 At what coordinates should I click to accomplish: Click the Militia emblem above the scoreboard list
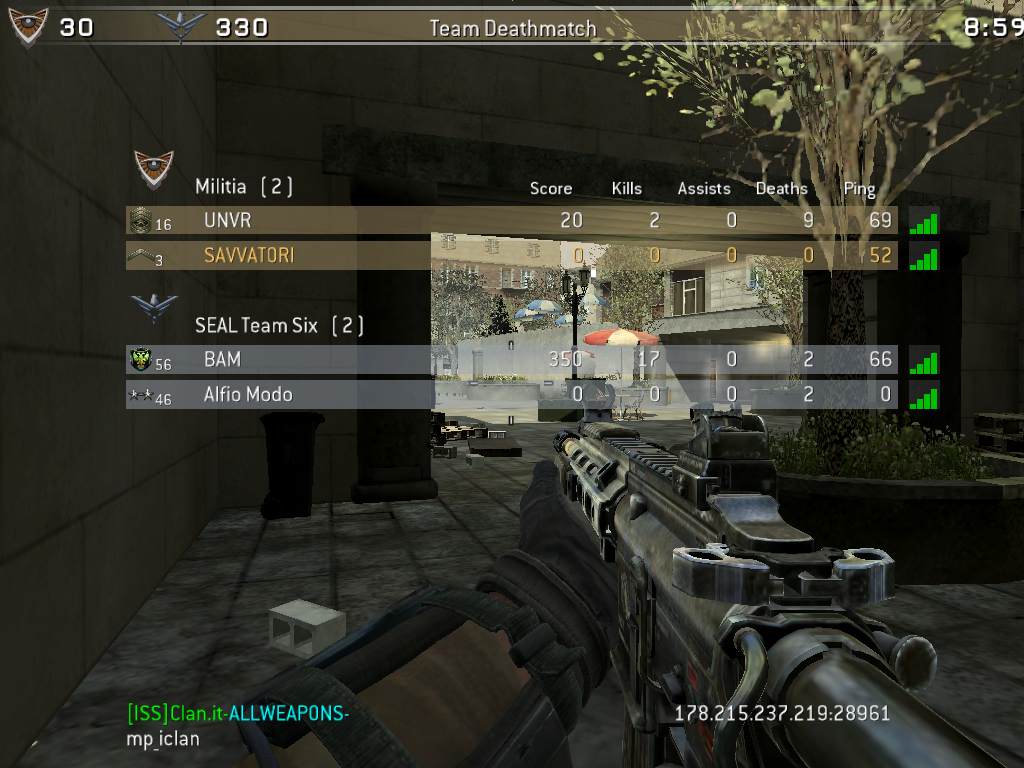click(154, 169)
